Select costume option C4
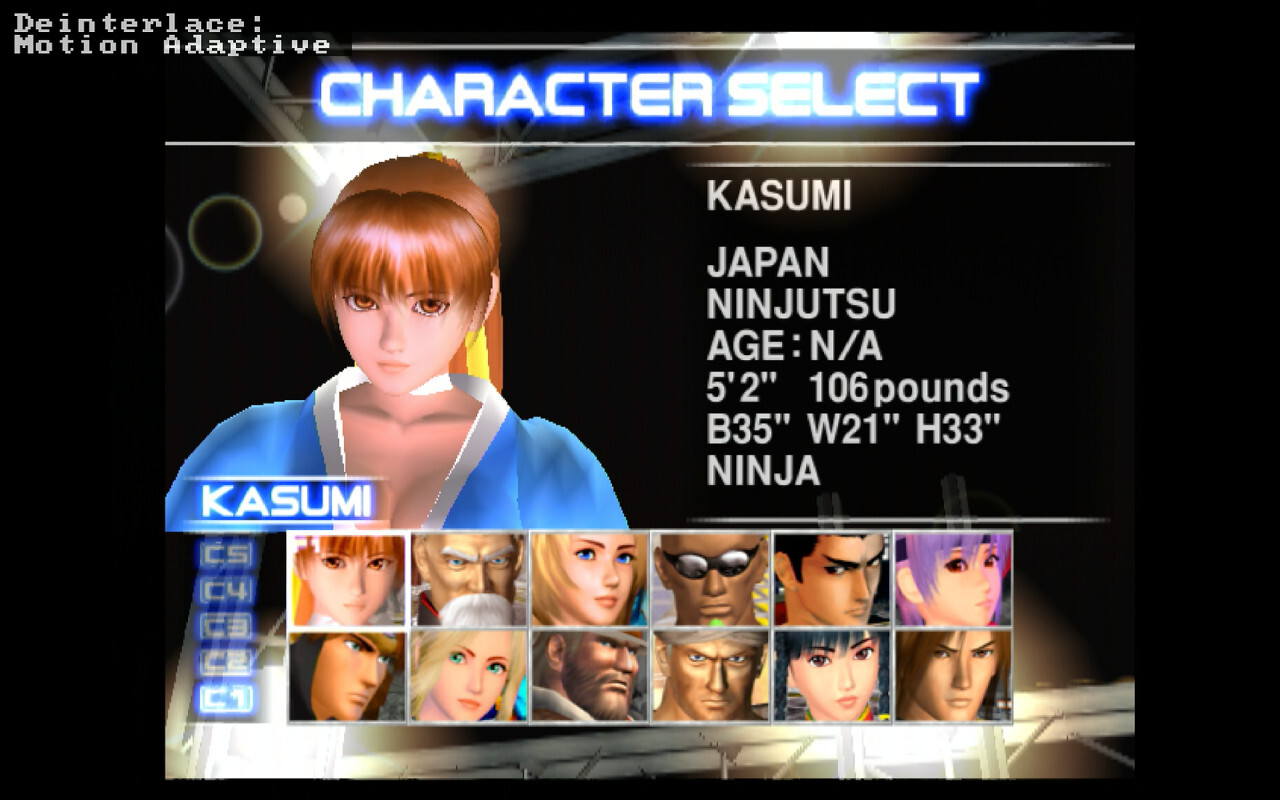1280x800 pixels. click(x=227, y=591)
